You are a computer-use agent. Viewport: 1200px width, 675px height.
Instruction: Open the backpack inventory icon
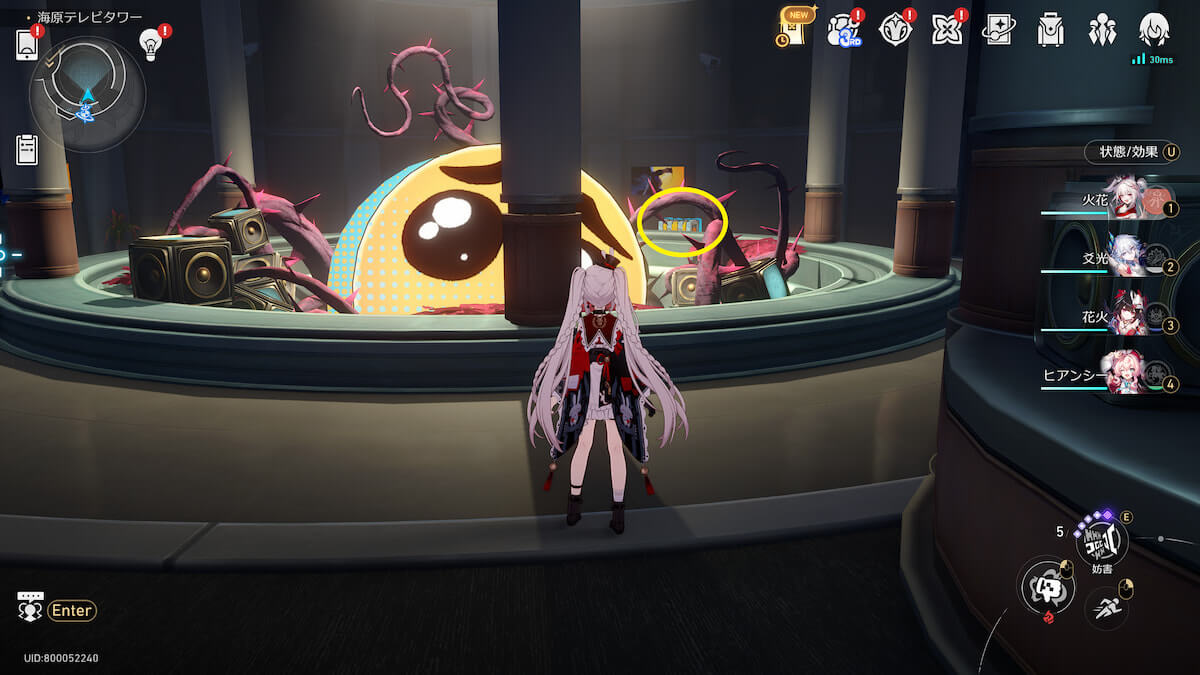[1050, 30]
